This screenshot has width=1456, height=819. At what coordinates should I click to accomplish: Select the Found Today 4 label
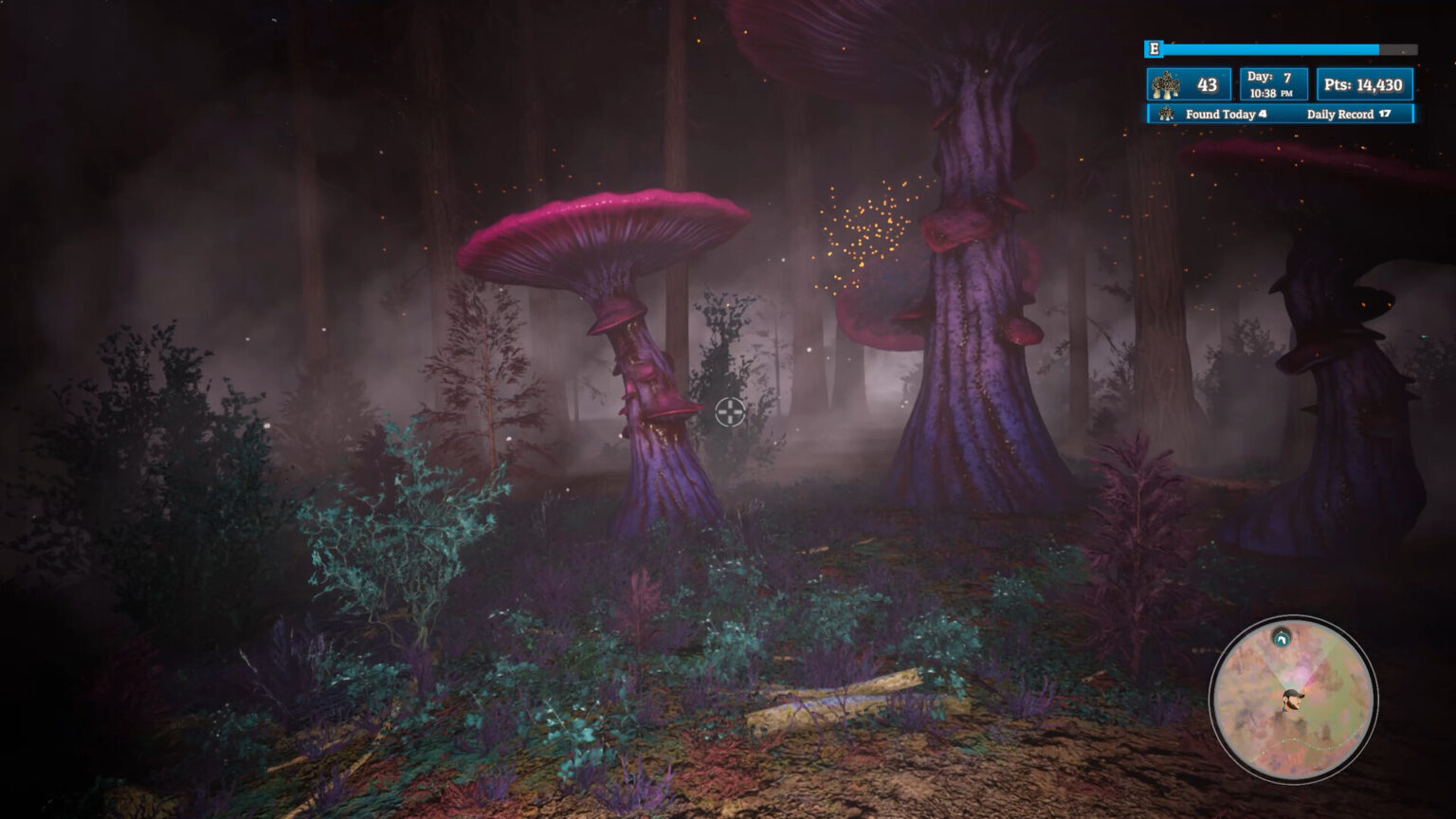1226,114
